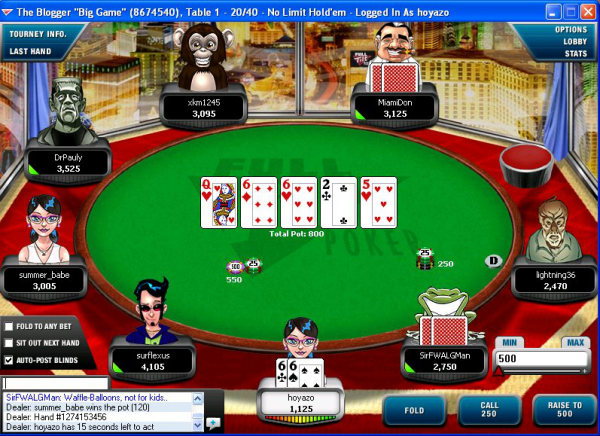
Task: Raise to 500
Action: point(560,410)
